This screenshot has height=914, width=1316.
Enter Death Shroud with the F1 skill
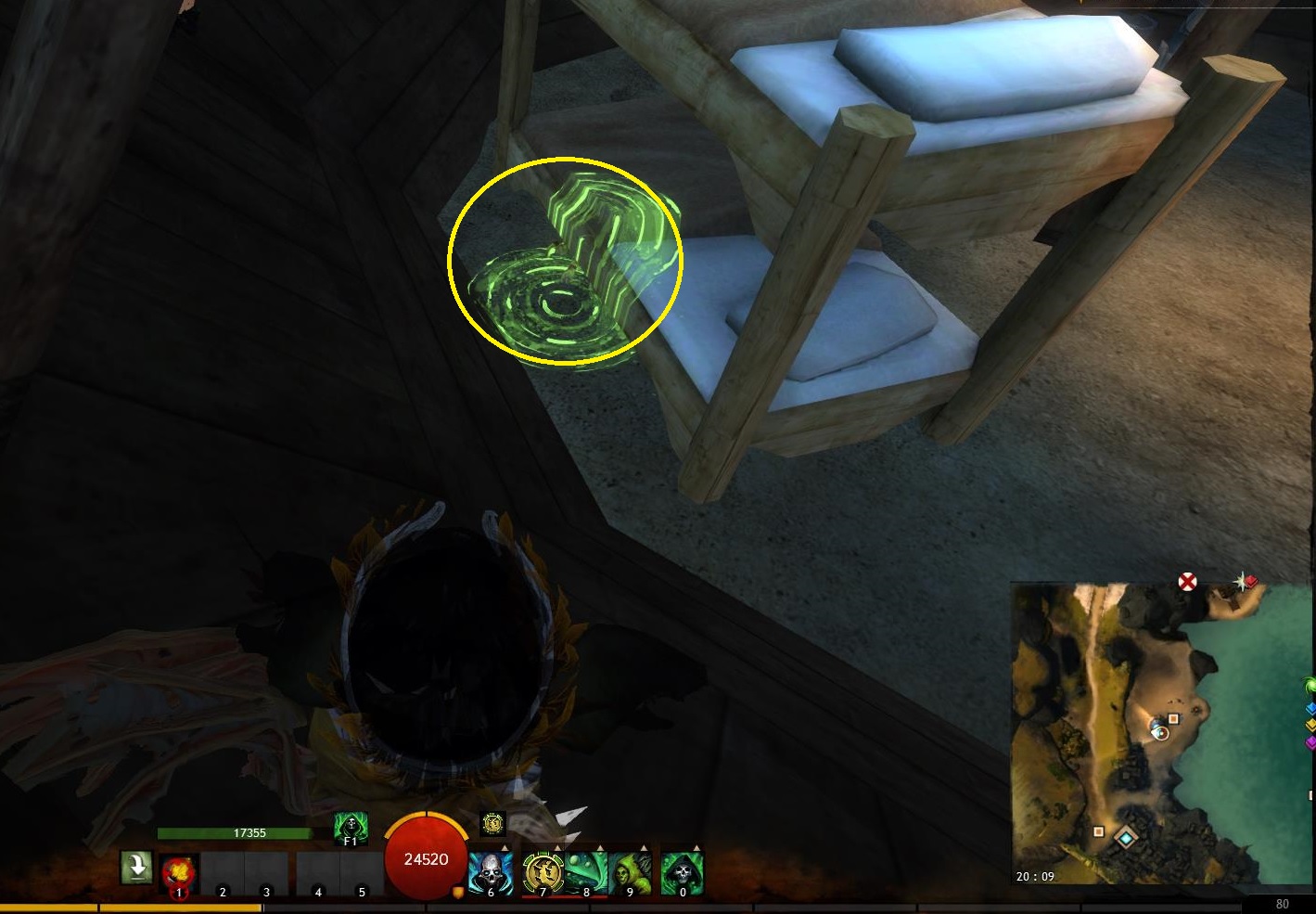(350, 827)
